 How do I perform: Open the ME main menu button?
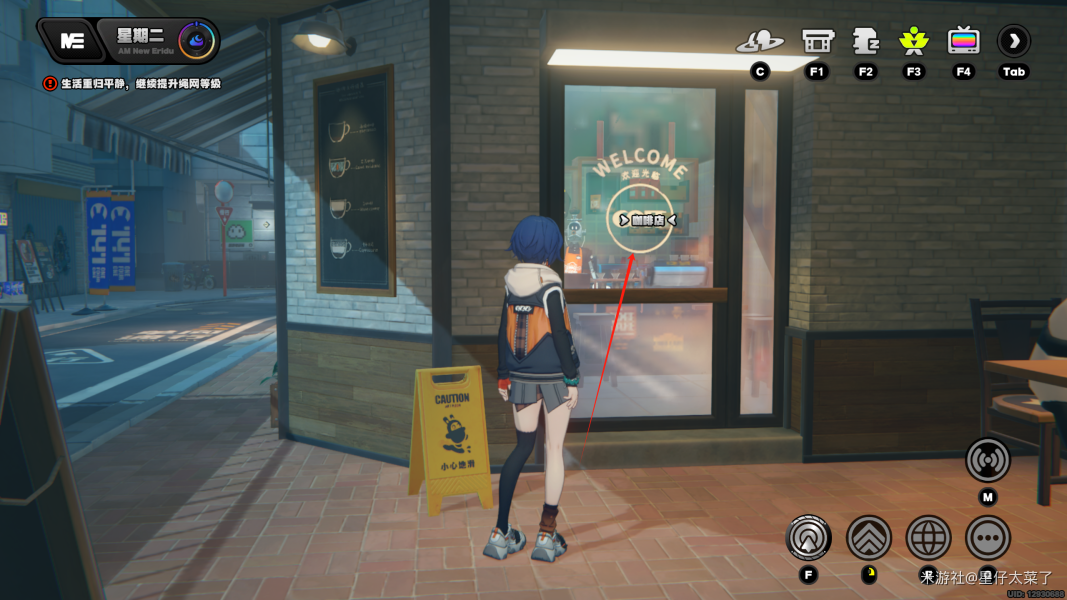tap(72, 41)
